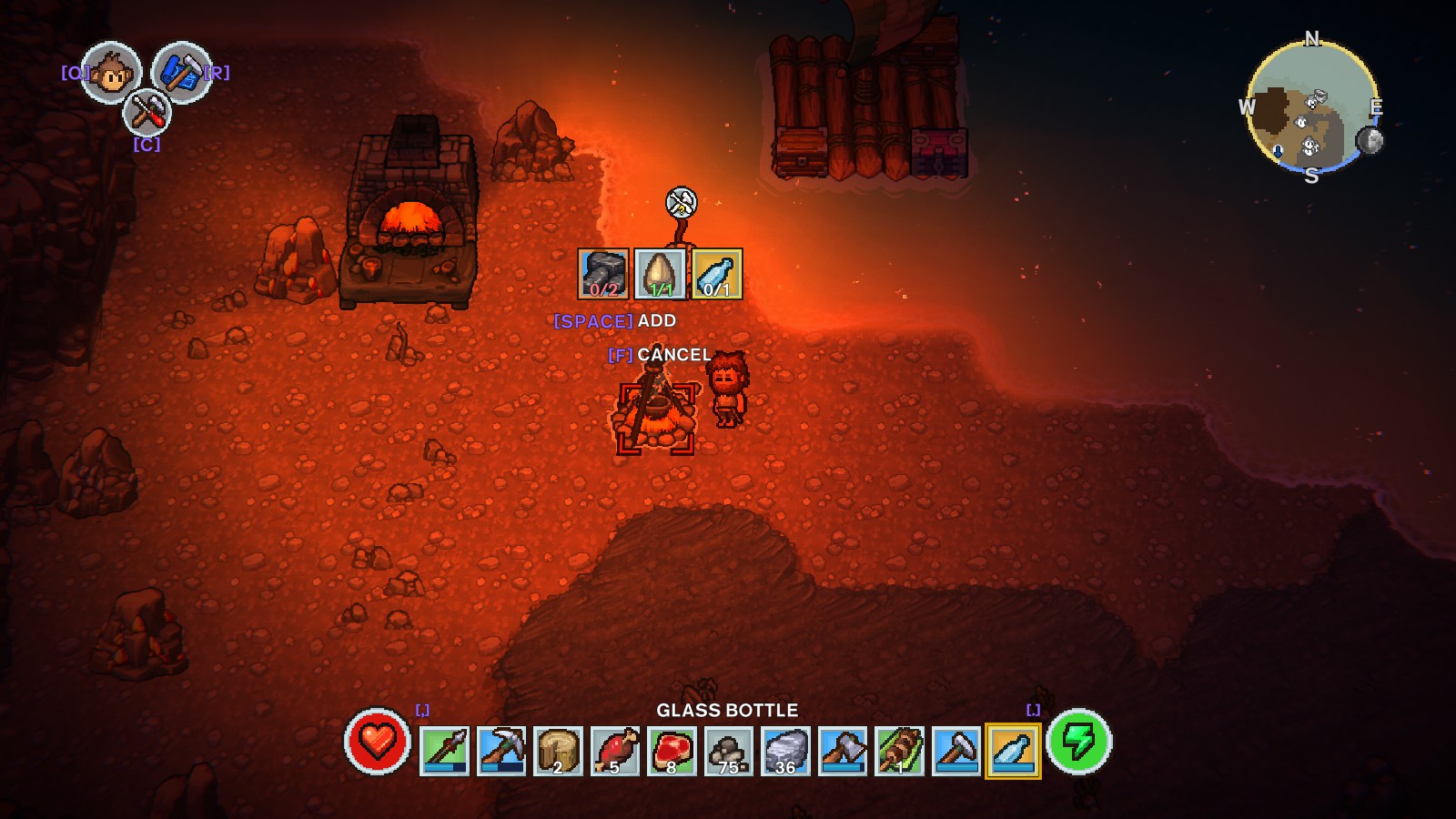This screenshot has width=1456, height=819.
Task: Click the coal ingredient slot showing 0/2
Action: pyautogui.click(x=602, y=272)
